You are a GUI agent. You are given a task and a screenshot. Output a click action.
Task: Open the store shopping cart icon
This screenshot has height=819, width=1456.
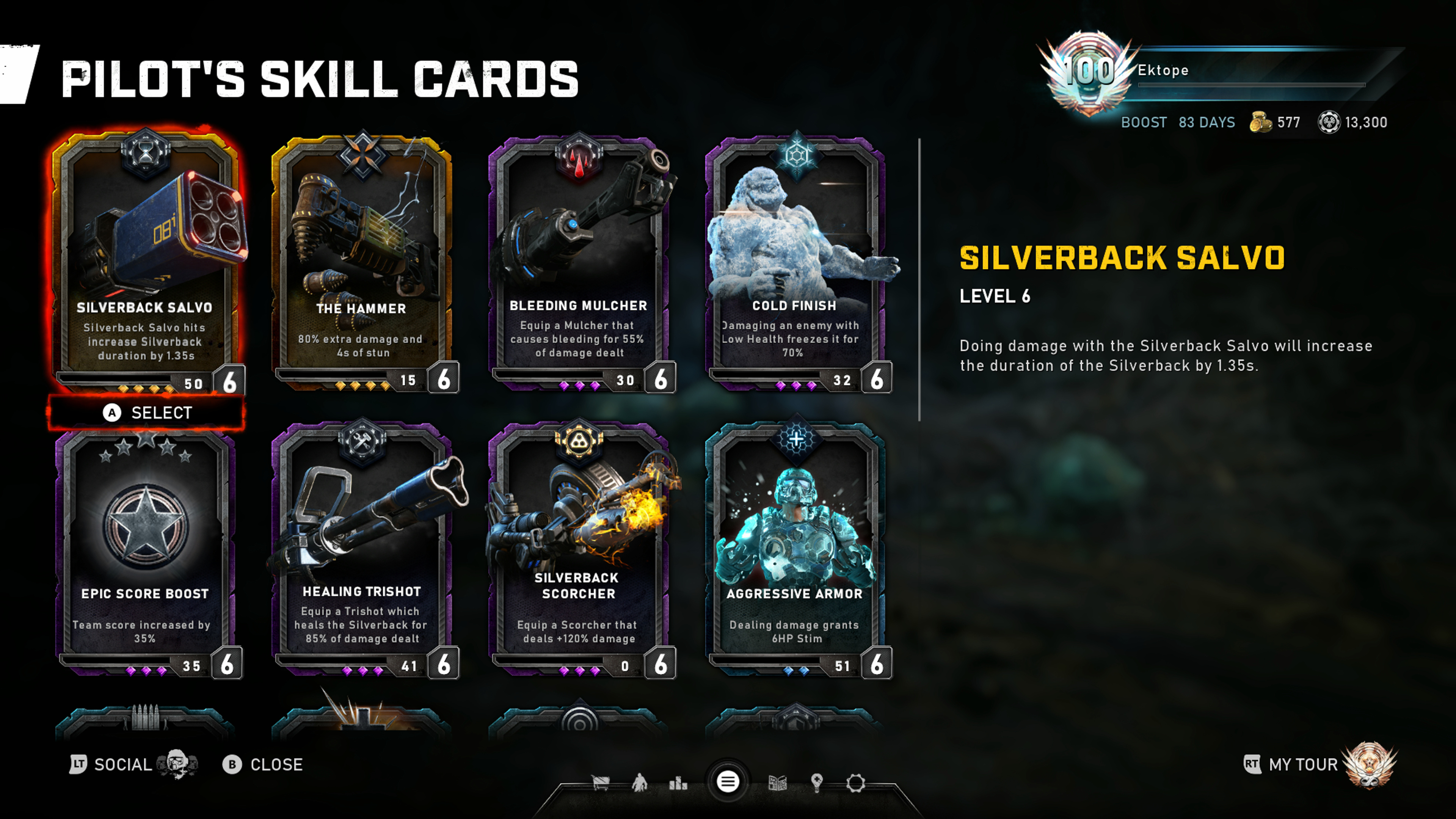tap(600, 783)
